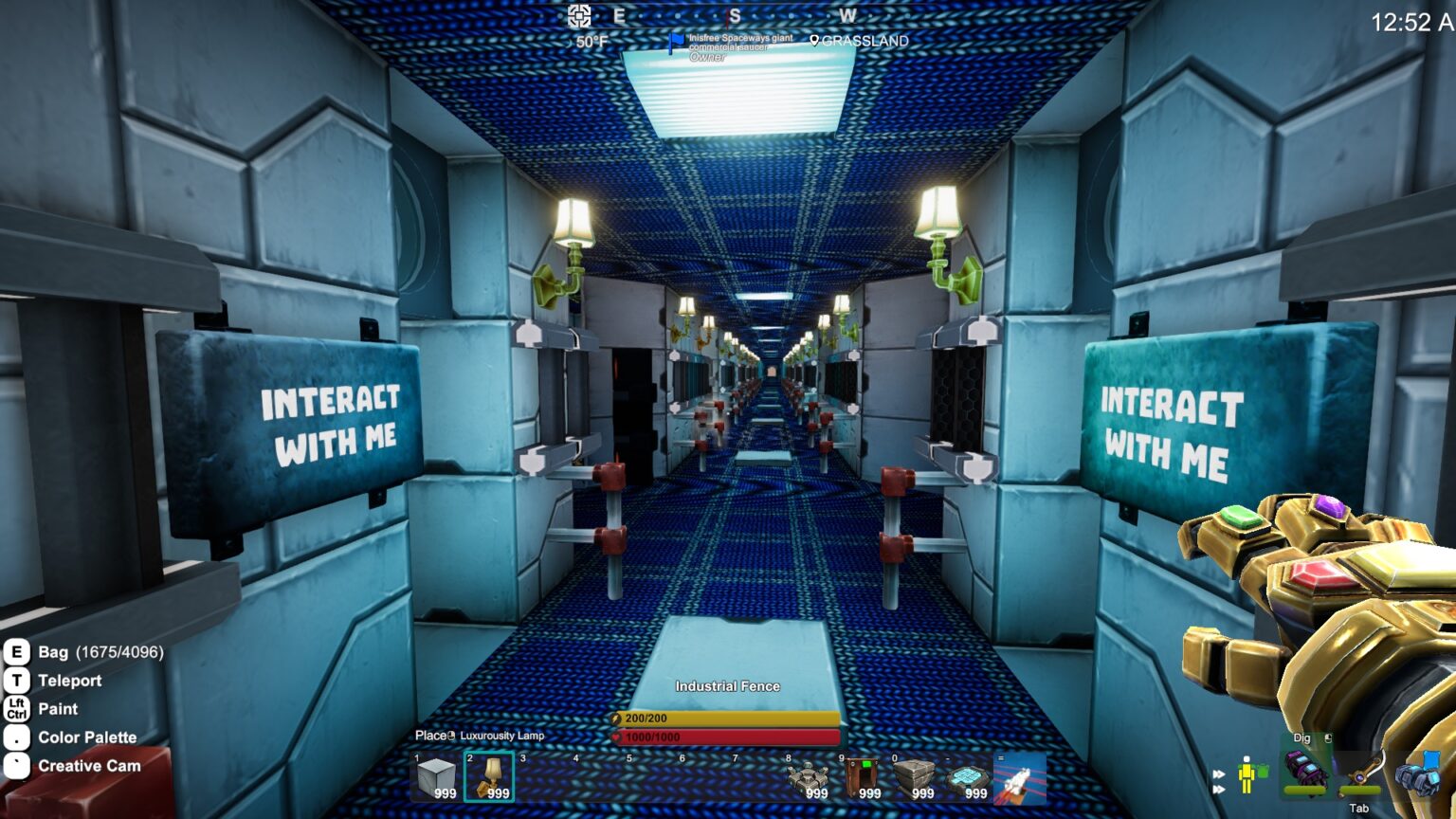Select the glowing cyan teleporter pad slot

click(x=967, y=777)
